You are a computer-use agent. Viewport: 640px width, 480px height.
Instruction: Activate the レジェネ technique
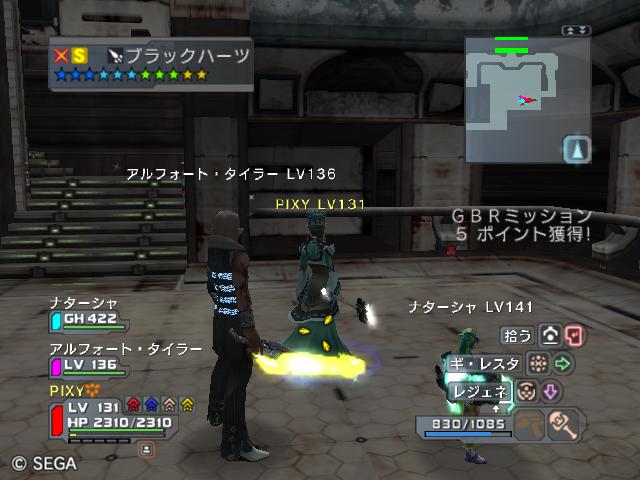[x=481, y=392]
